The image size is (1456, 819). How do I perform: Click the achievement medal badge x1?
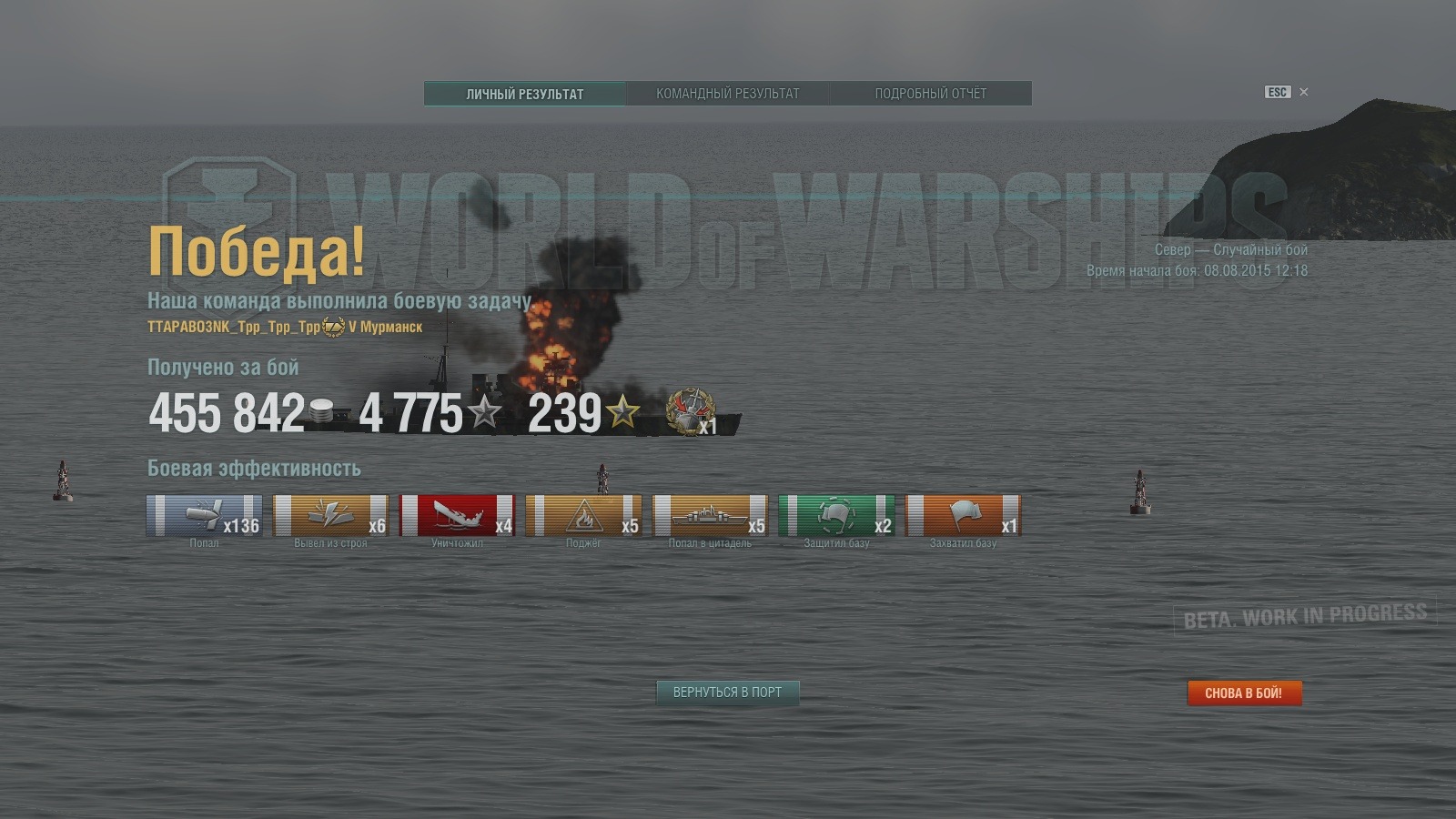pyautogui.click(x=692, y=412)
